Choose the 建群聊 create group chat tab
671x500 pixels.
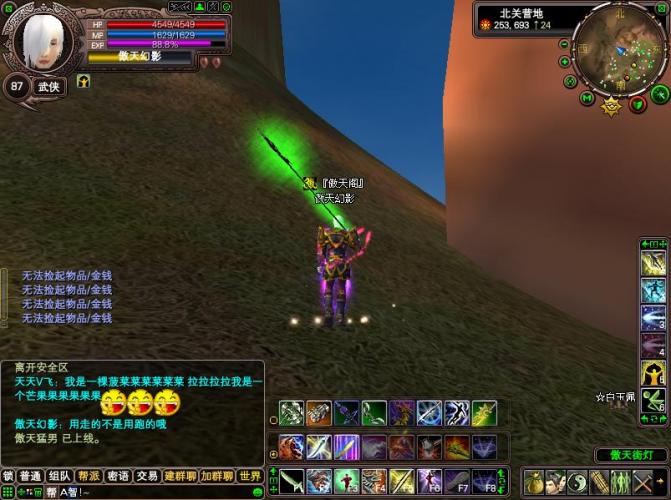click(181, 476)
